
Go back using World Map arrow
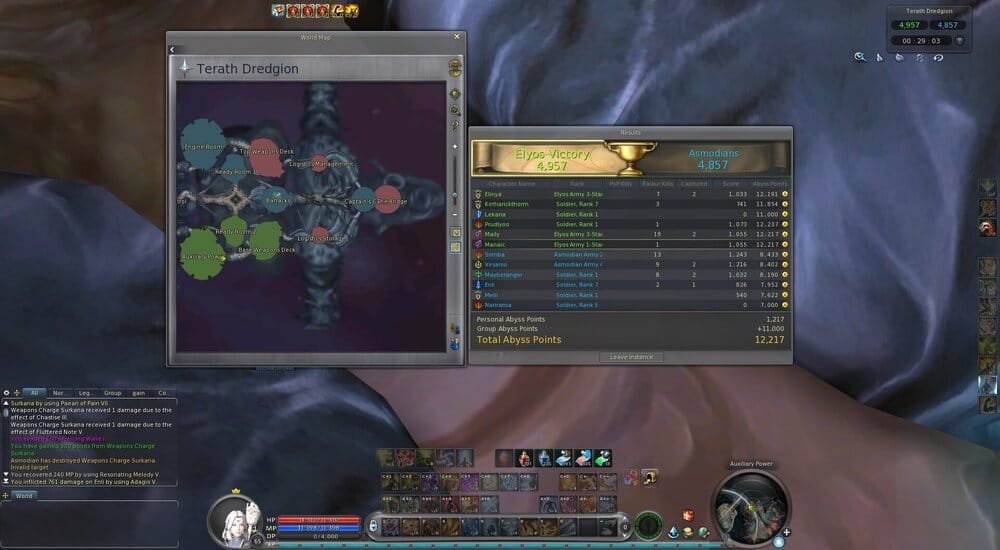coord(172,49)
